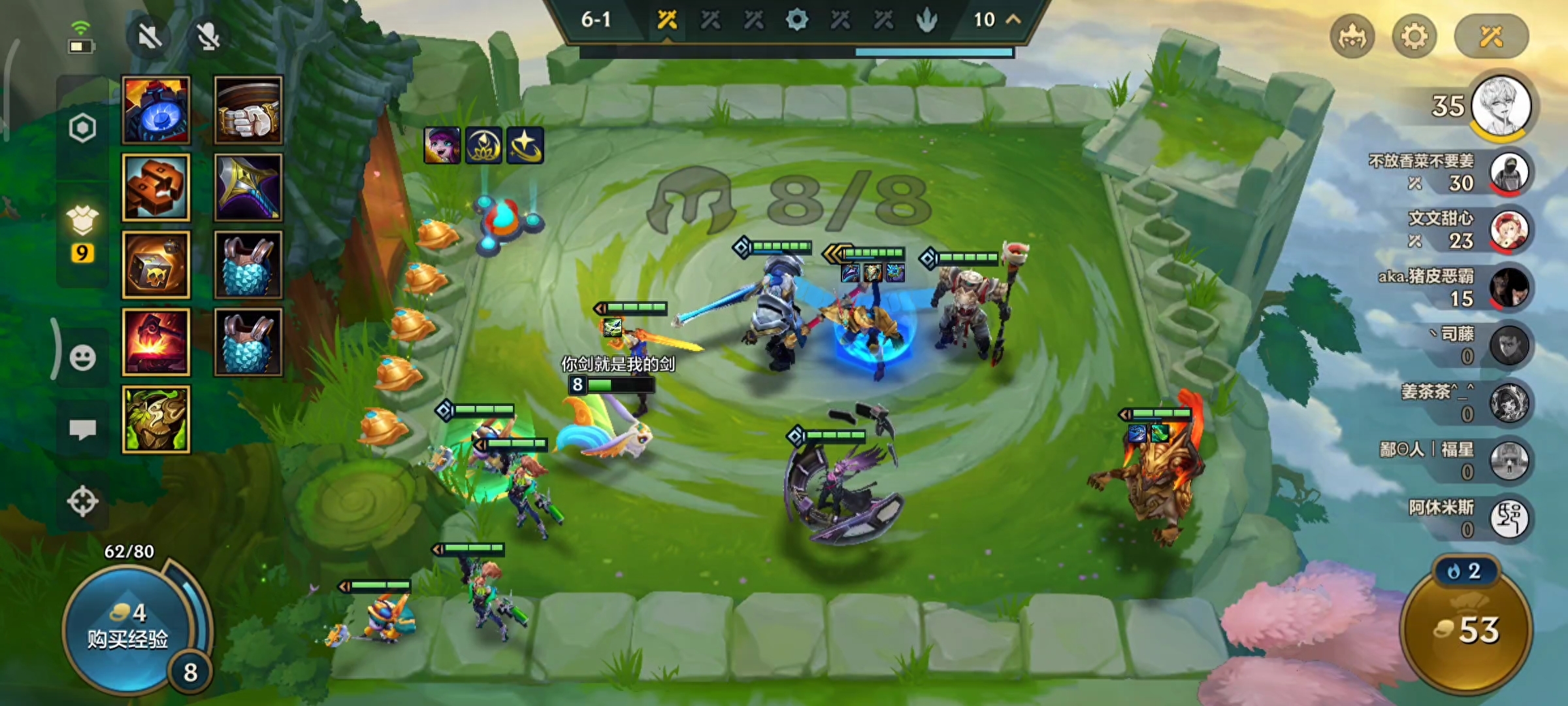This screenshot has height=706, width=1568.
Task: Inspect the purple-haired girl augment icon
Action: pos(442,145)
